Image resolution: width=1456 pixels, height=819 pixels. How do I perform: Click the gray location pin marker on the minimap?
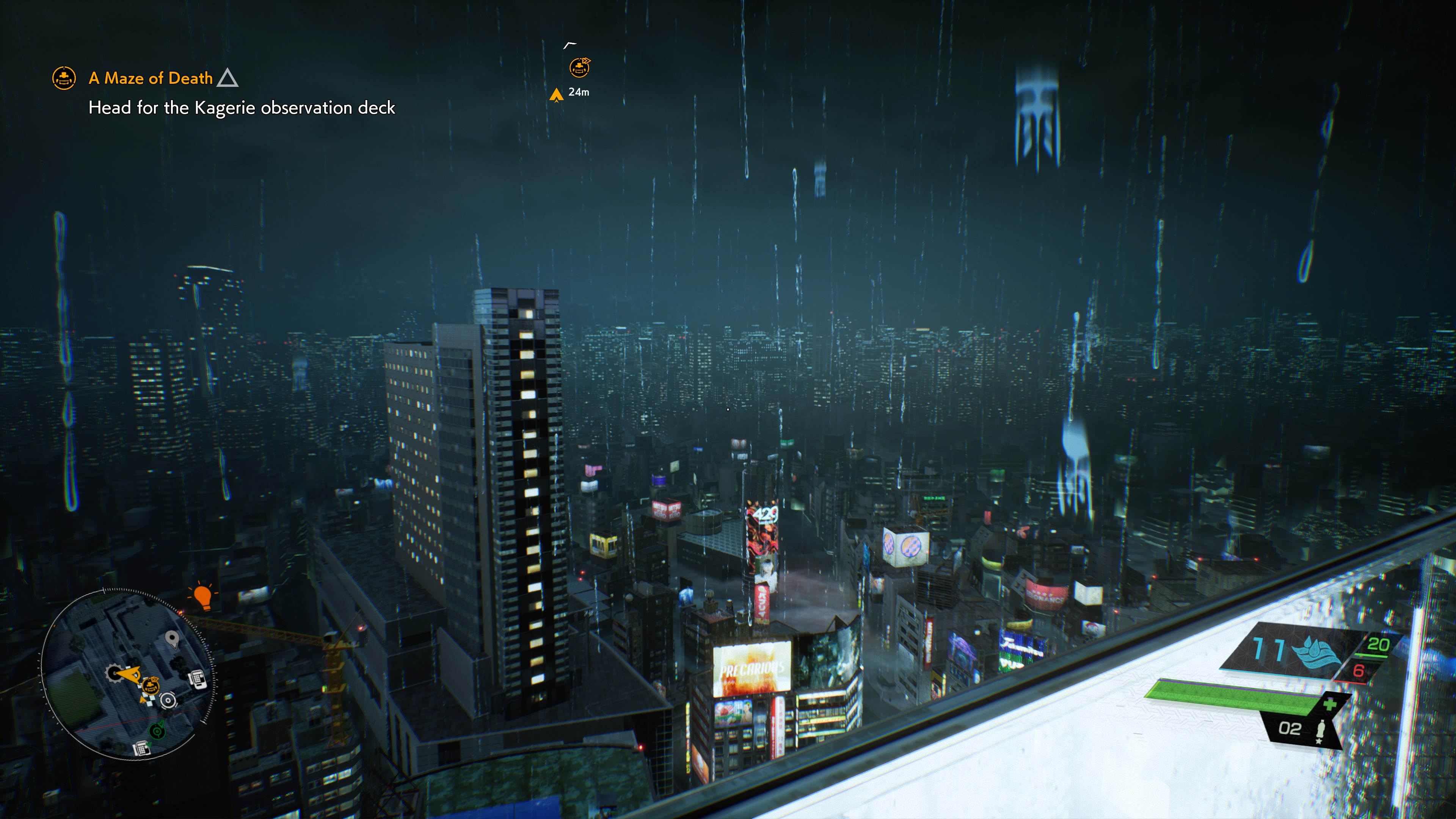click(x=172, y=639)
